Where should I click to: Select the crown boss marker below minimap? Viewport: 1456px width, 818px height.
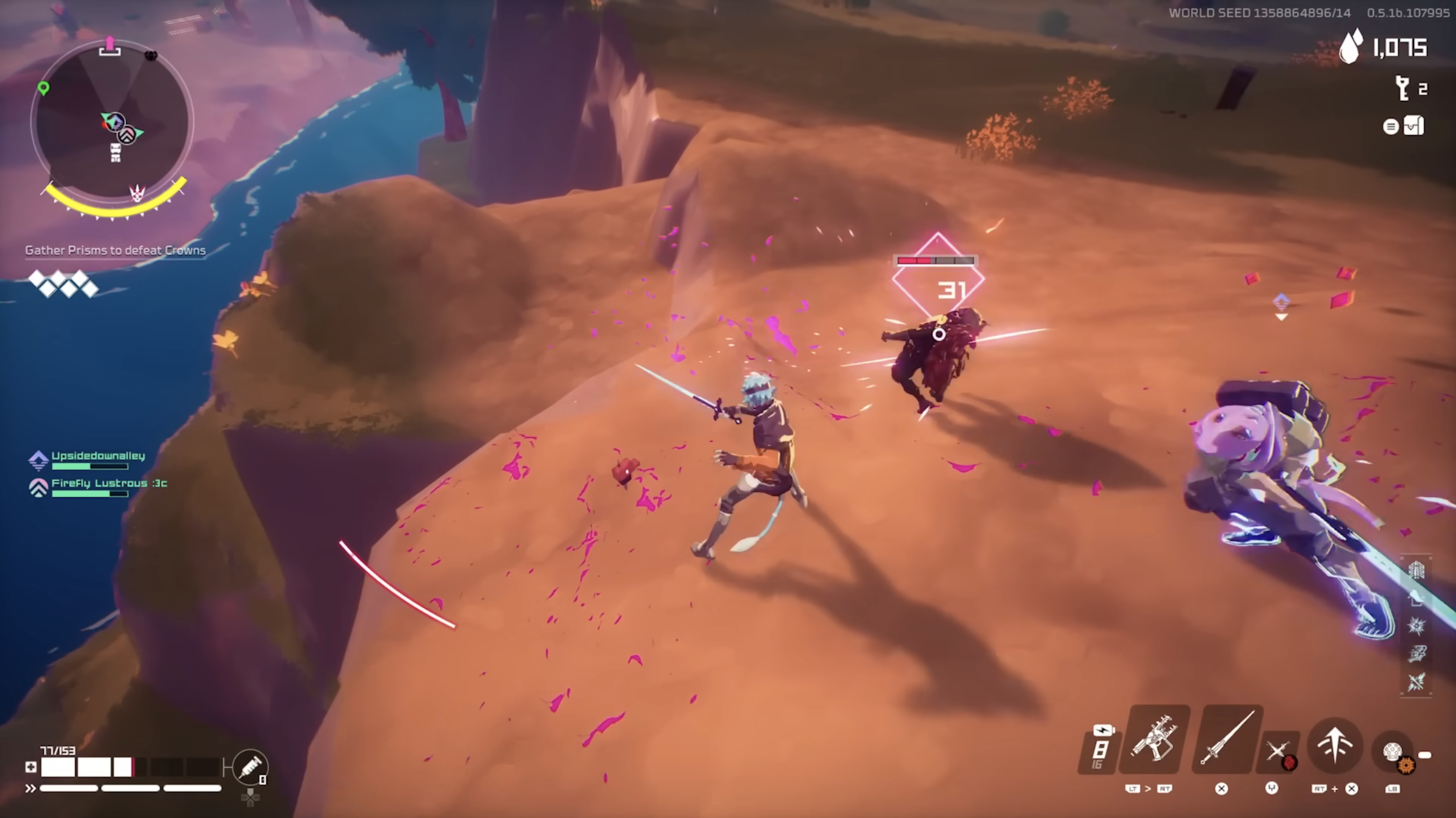coord(138,193)
